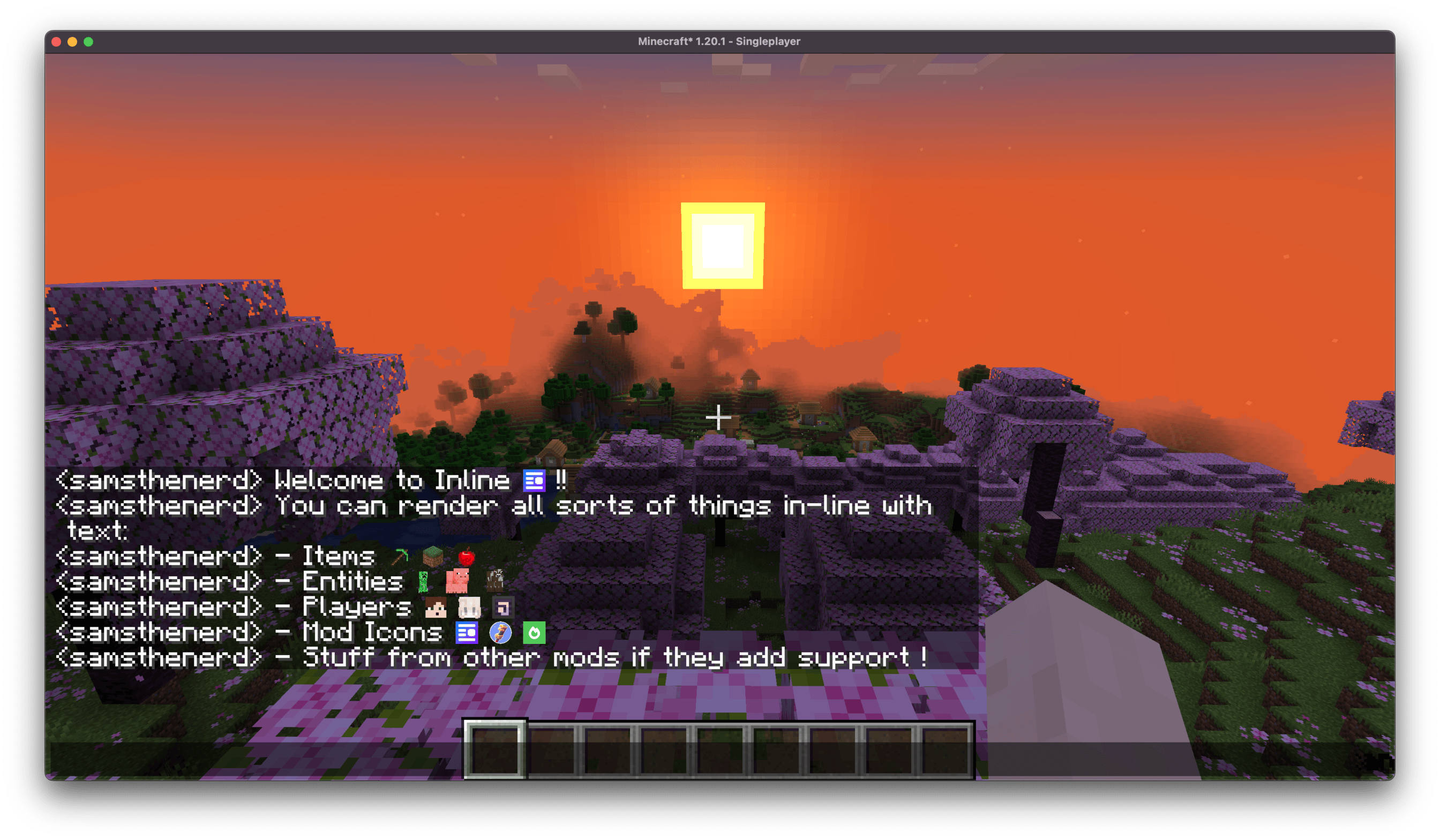Screen dimensions: 1440x840
Task: Select the rightmost hotbar slot
Action: (946, 749)
